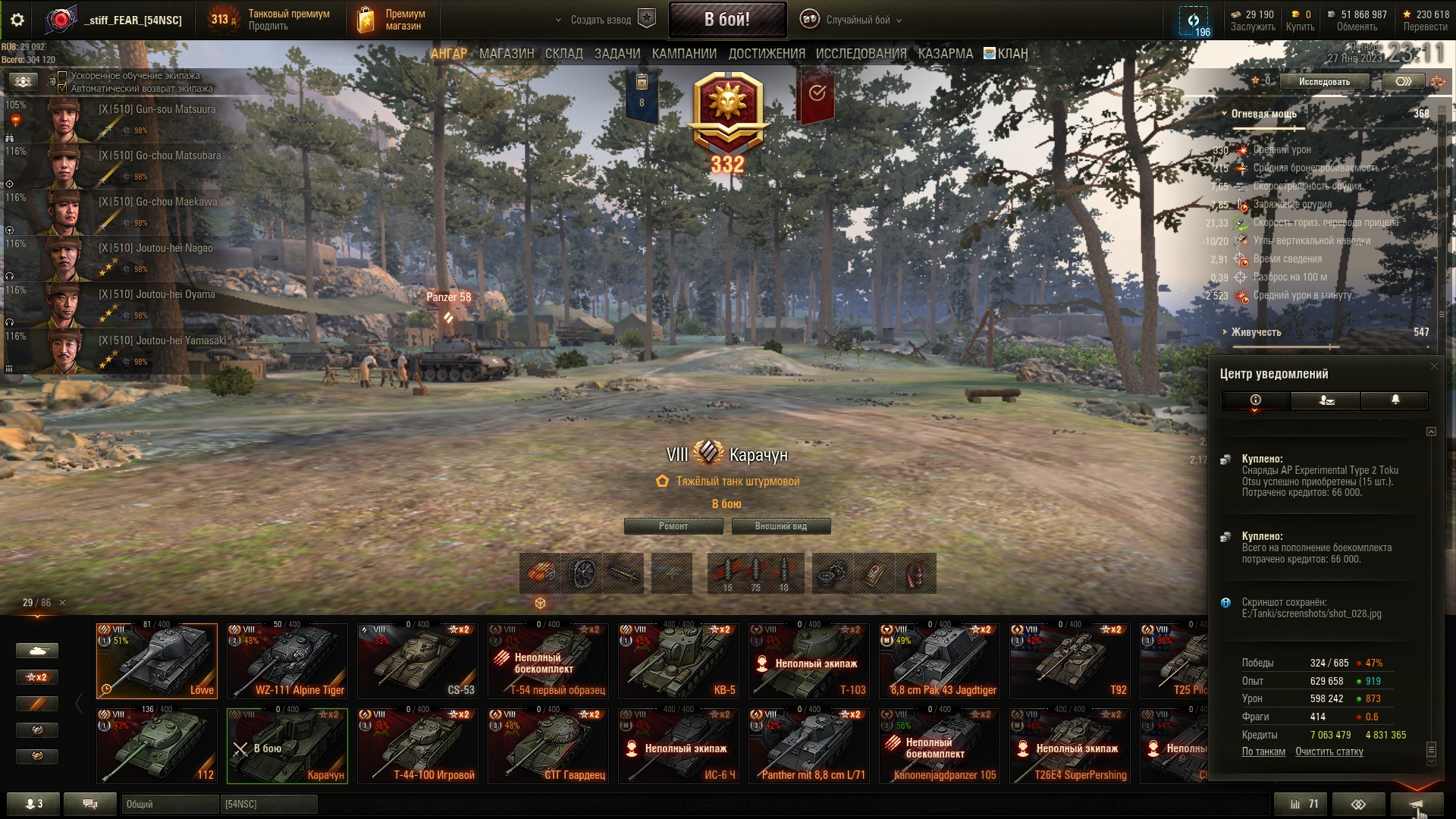Click the Ремонт button

(x=673, y=526)
